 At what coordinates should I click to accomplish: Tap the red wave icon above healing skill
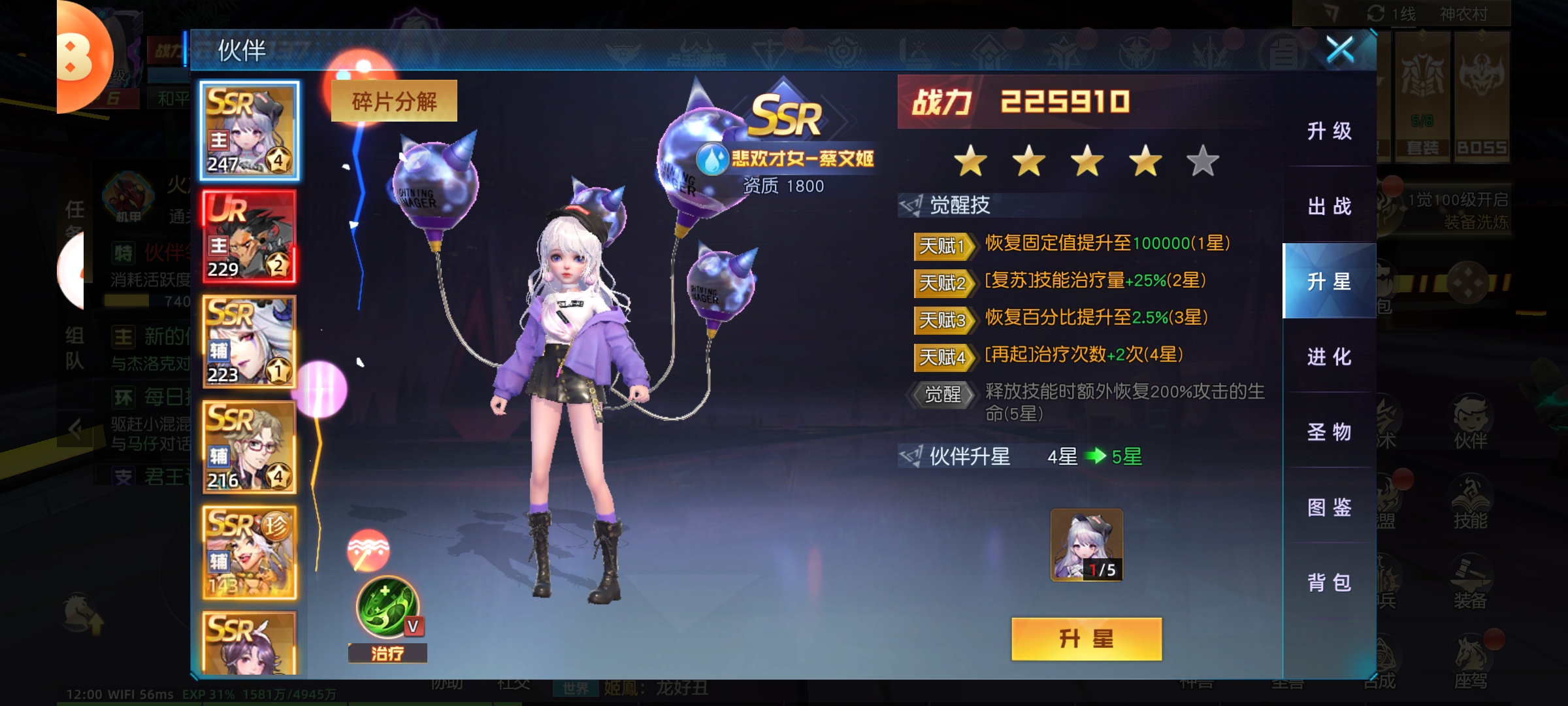tap(368, 550)
